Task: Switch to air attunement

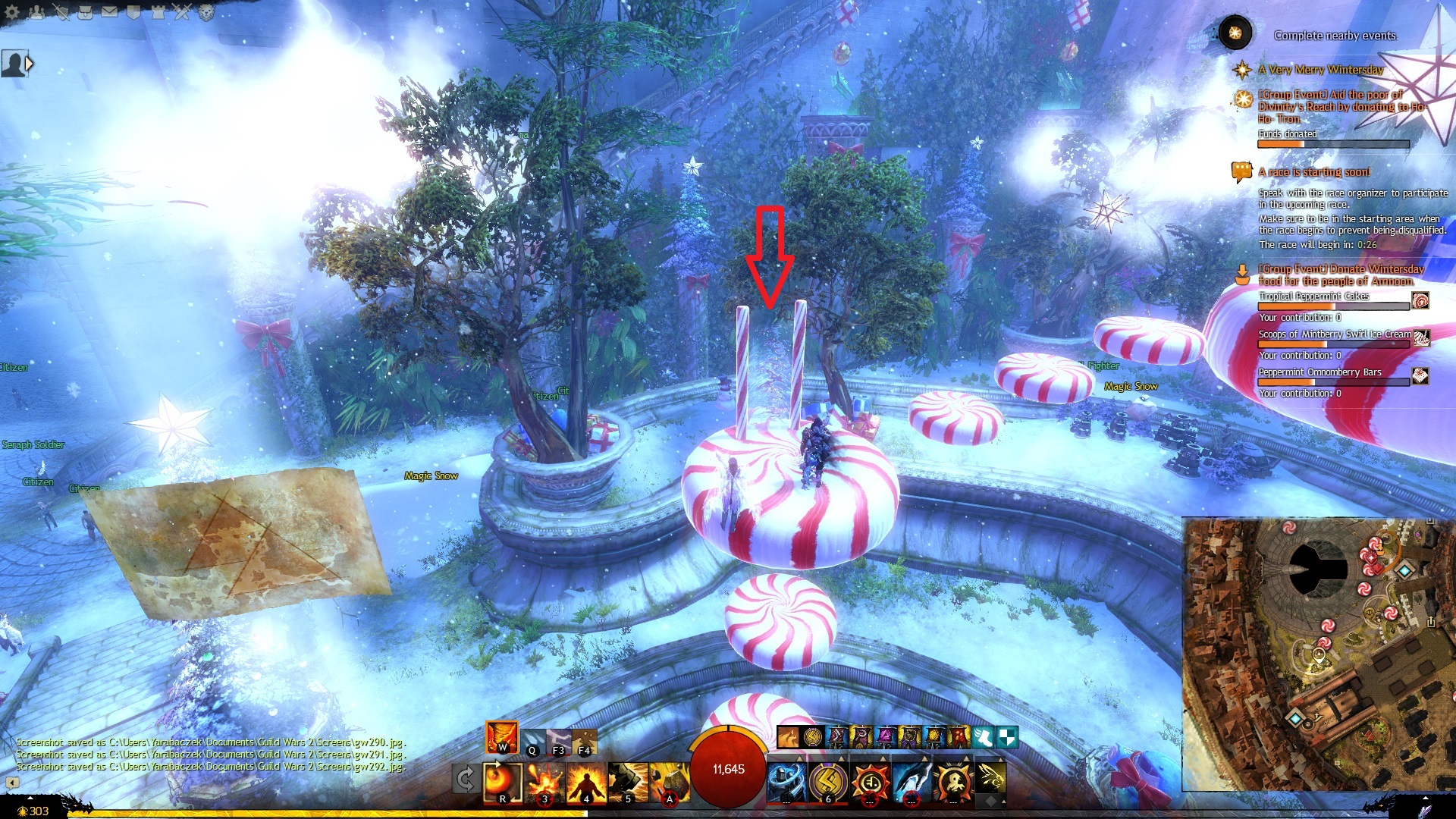Action: pos(559,741)
